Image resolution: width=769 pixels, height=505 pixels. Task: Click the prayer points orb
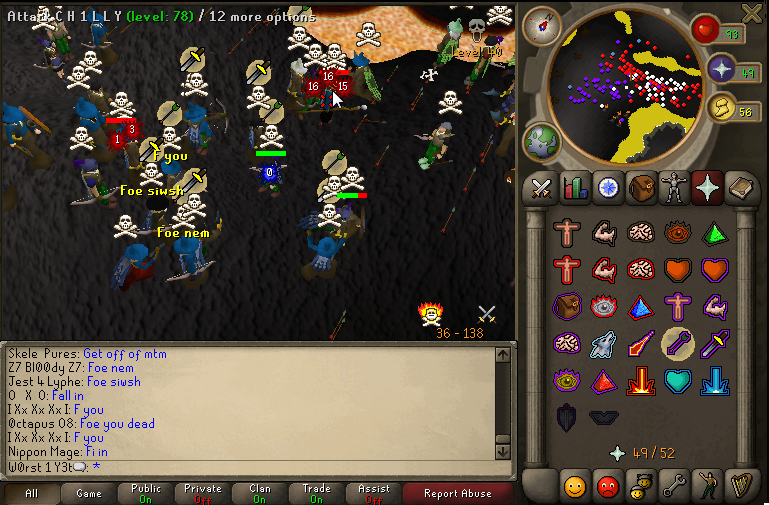click(723, 70)
